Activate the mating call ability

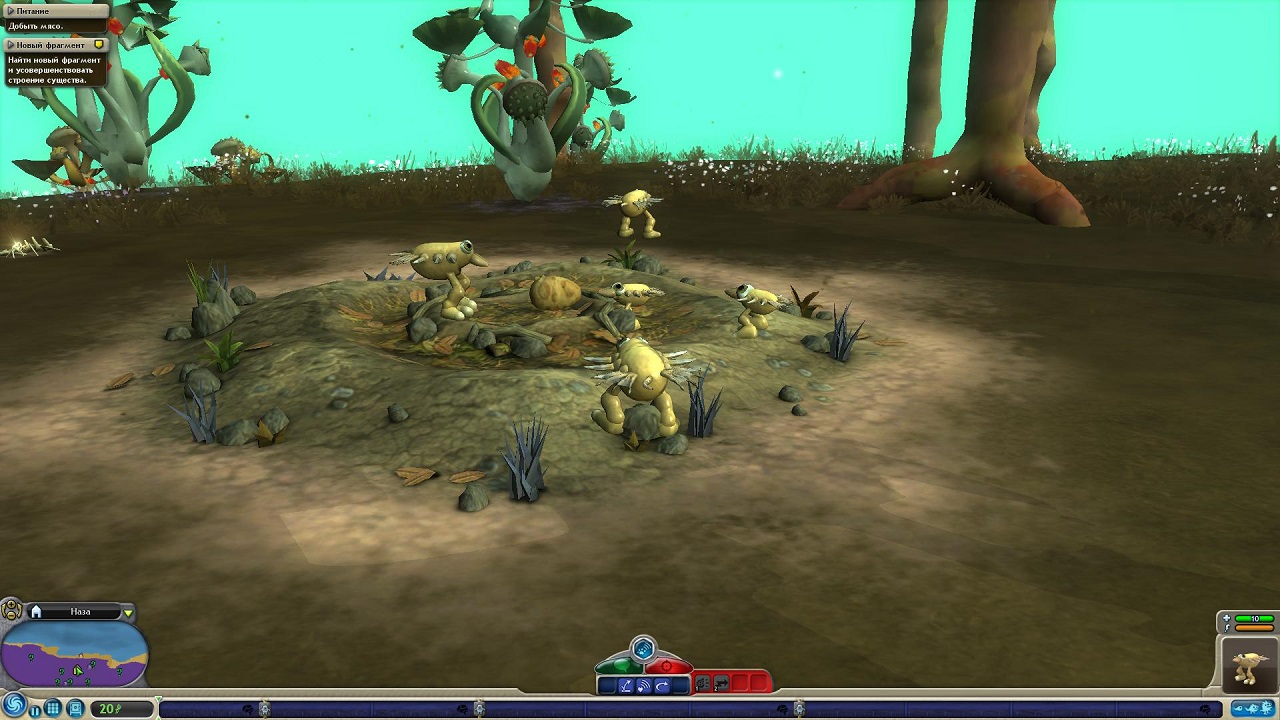coord(643,685)
